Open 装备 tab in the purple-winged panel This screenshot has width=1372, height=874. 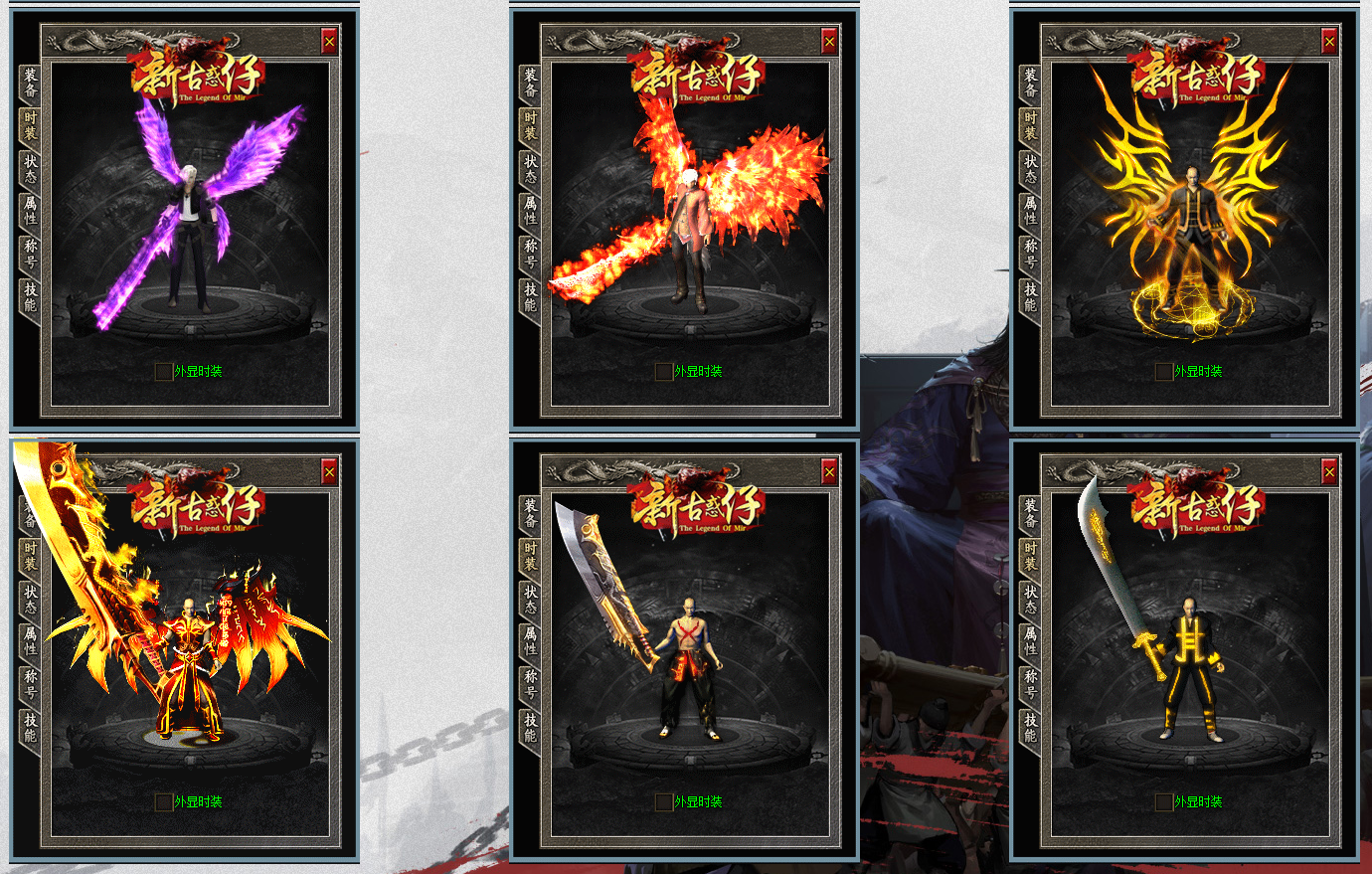(31, 83)
